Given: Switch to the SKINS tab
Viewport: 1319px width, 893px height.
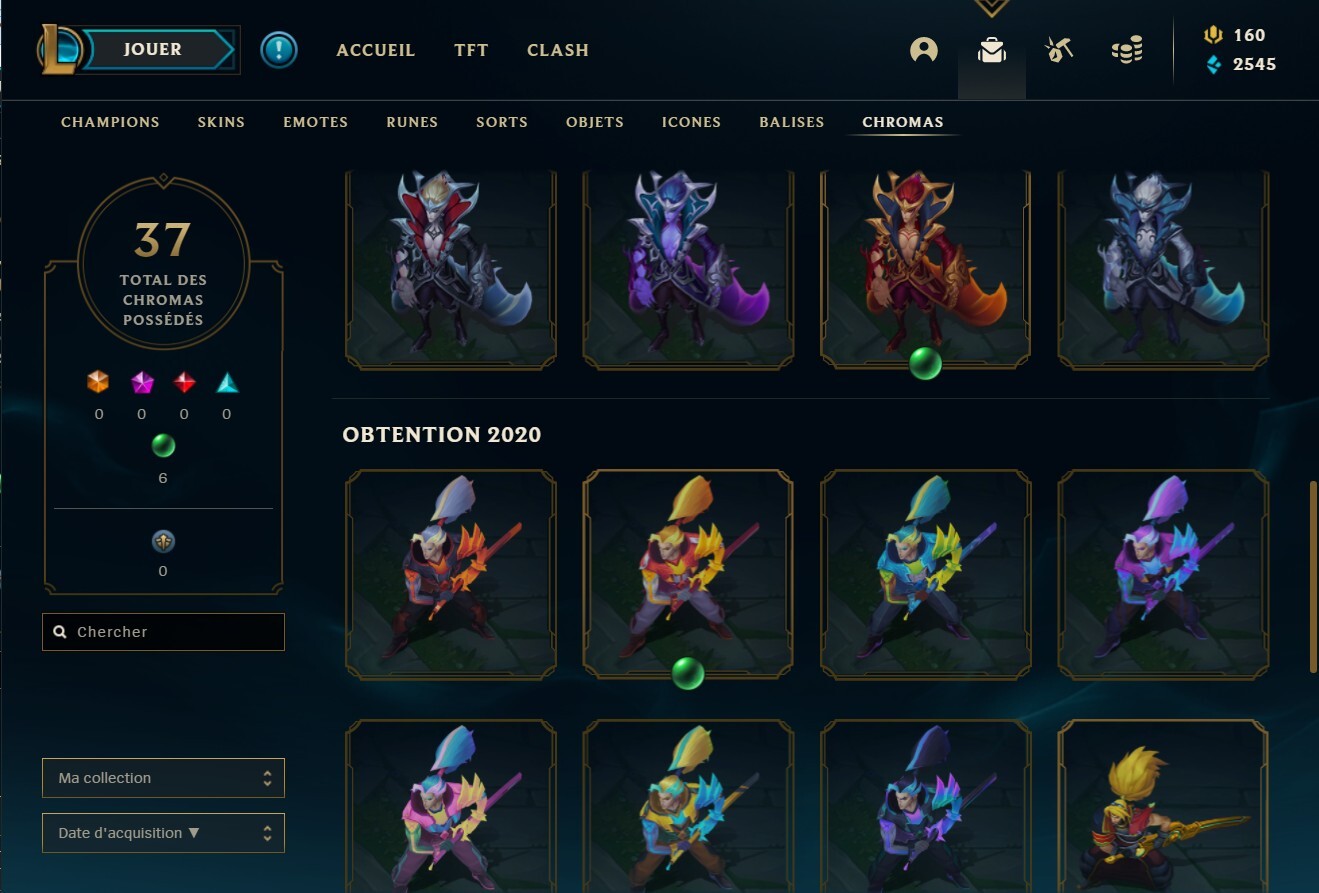Looking at the screenshot, I should click(x=220, y=121).
